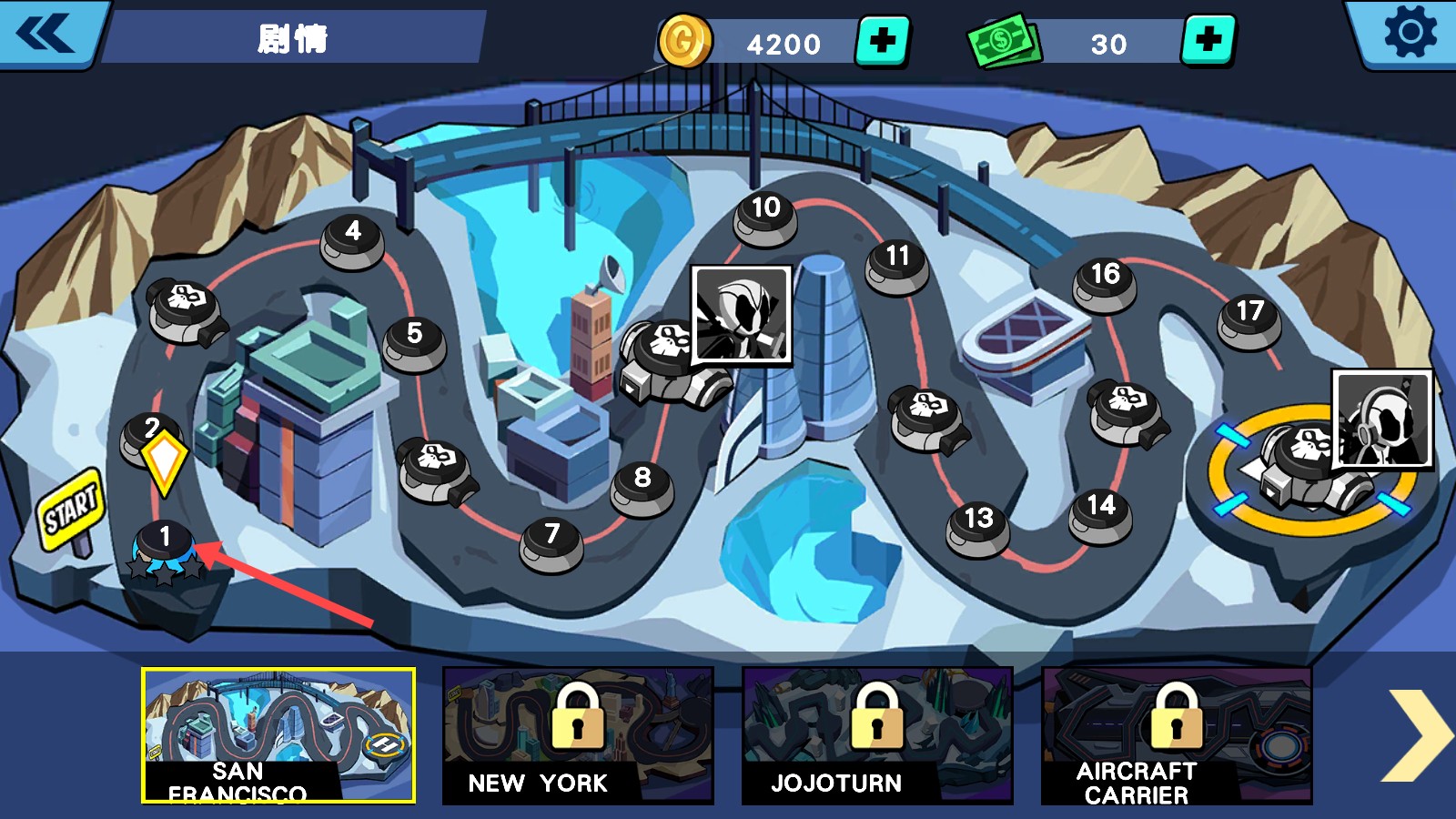Select the San Francisco chapter thumbnail
Viewport: 1456px width, 819px height.
[x=278, y=735]
